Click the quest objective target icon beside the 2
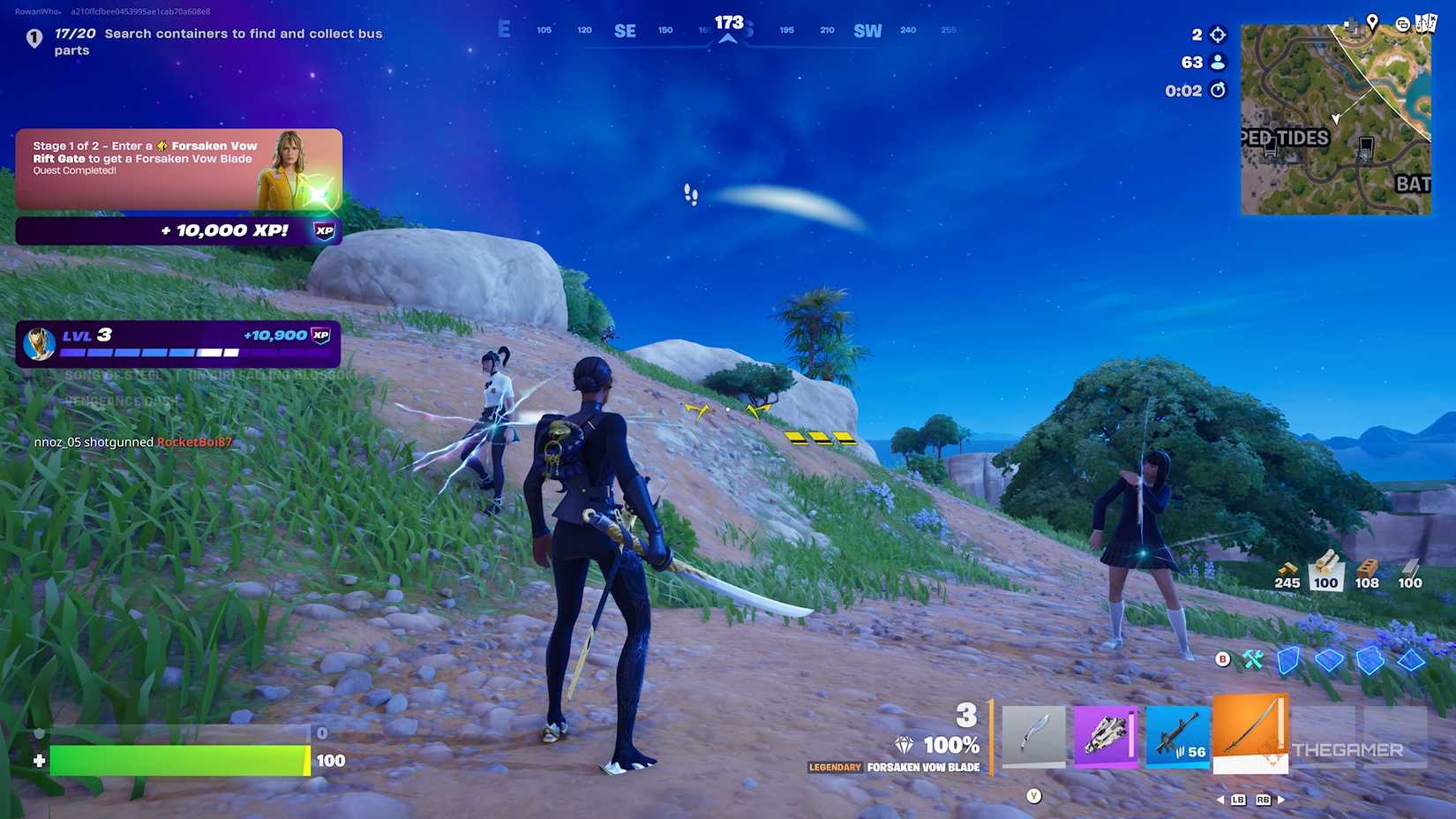Viewport: 1456px width, 819px height. click(1216, 34)
